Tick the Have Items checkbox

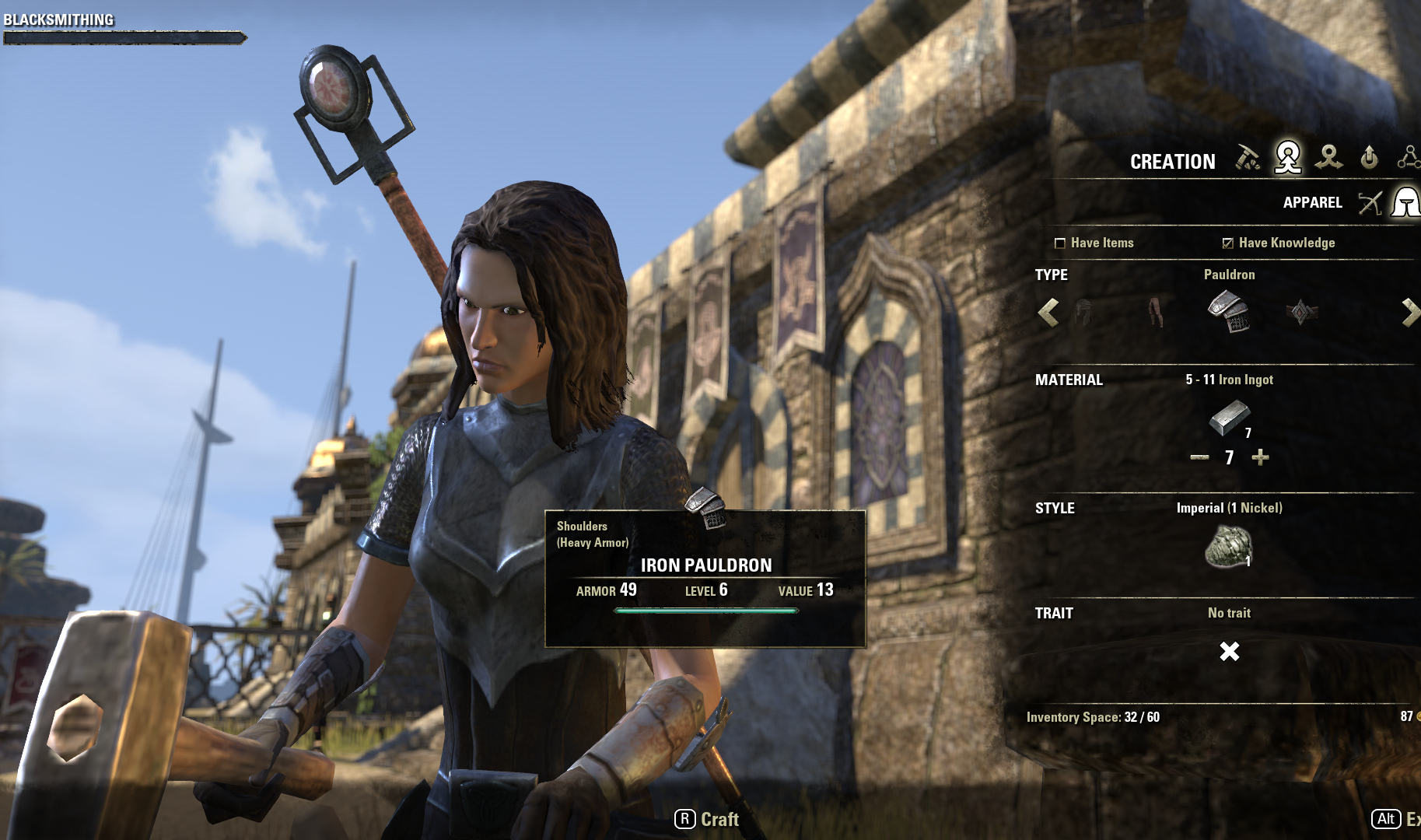click(1059, 243)
